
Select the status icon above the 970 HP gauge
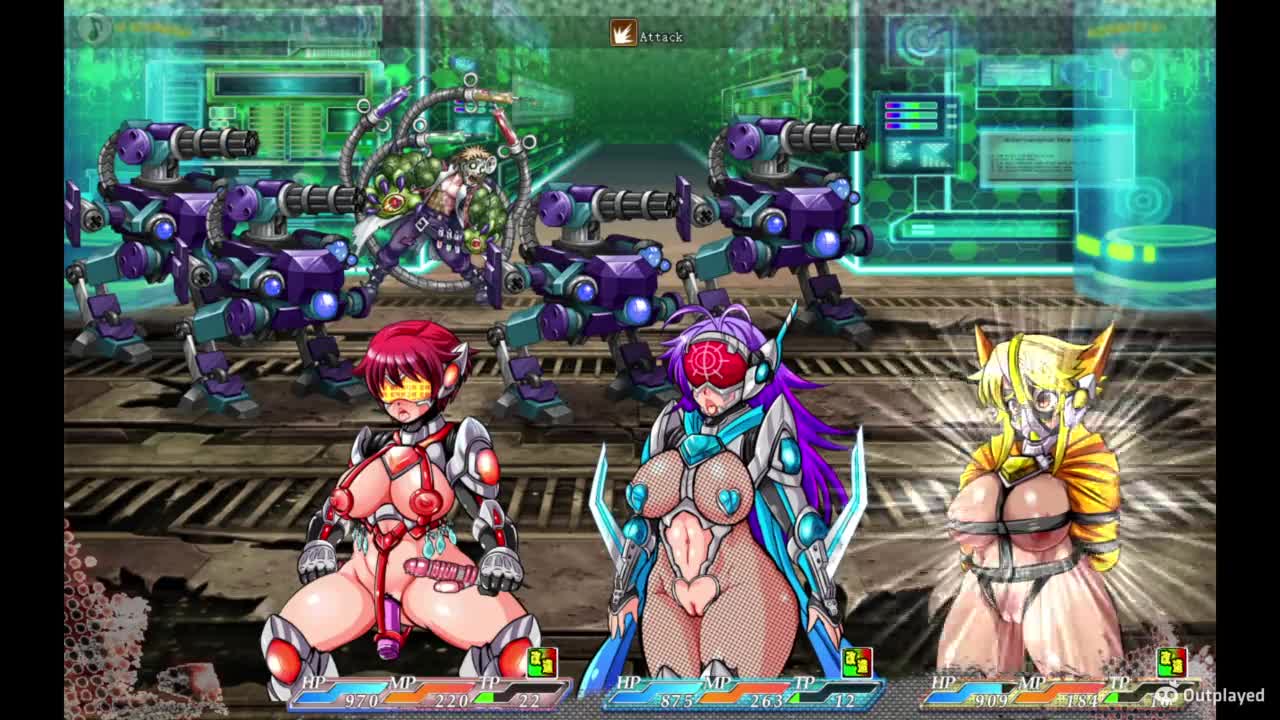click(541, 662)
